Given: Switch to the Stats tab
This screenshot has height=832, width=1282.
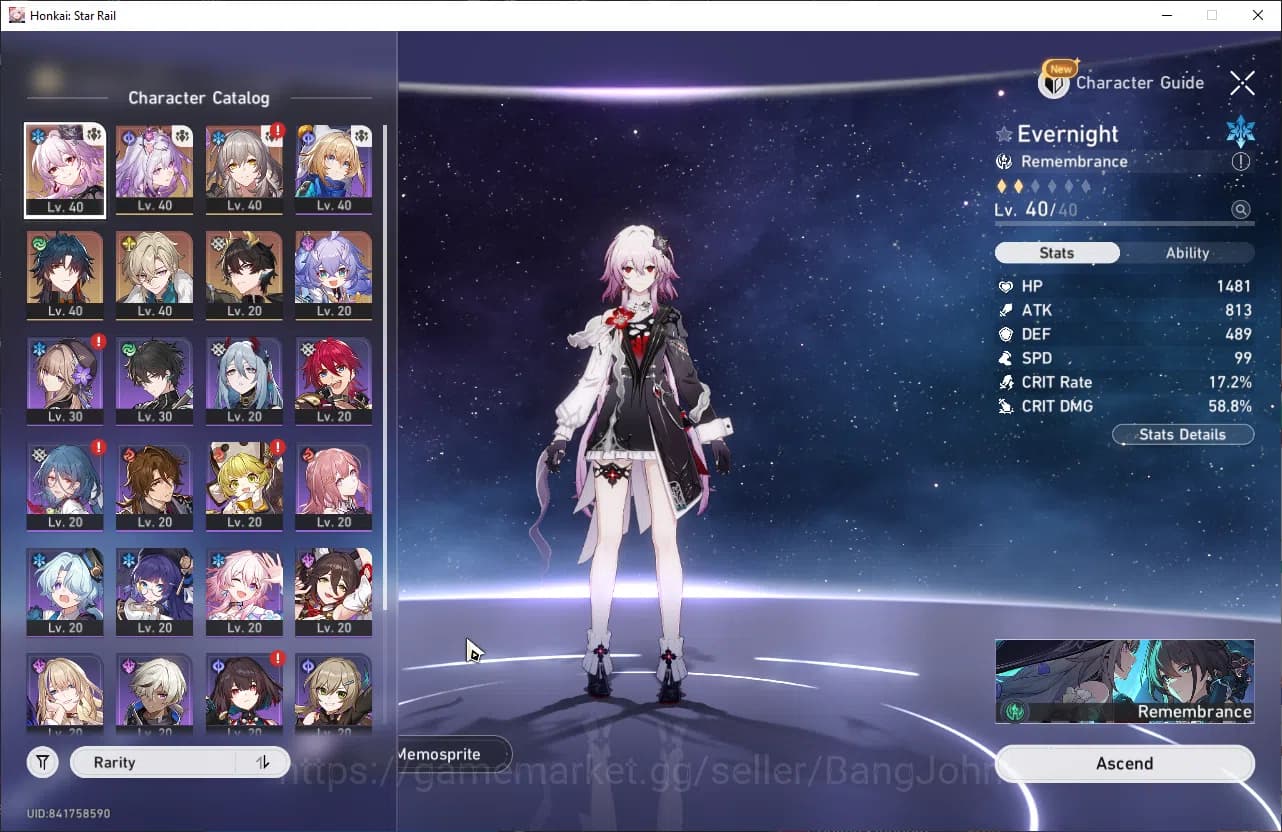Looking at the screenshot, I should (x=1057, y=253).
